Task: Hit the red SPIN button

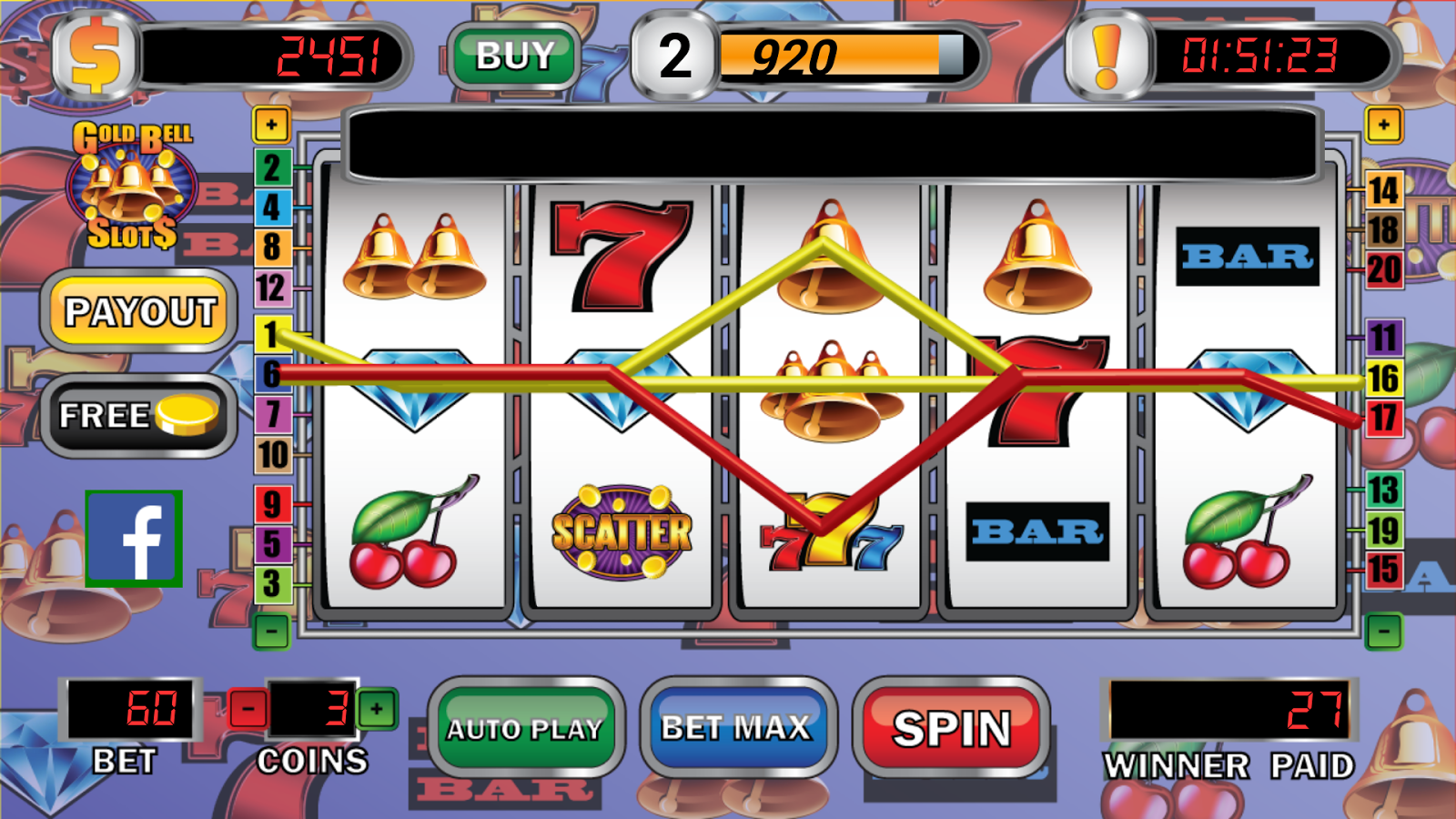Action: pos(951,728)
